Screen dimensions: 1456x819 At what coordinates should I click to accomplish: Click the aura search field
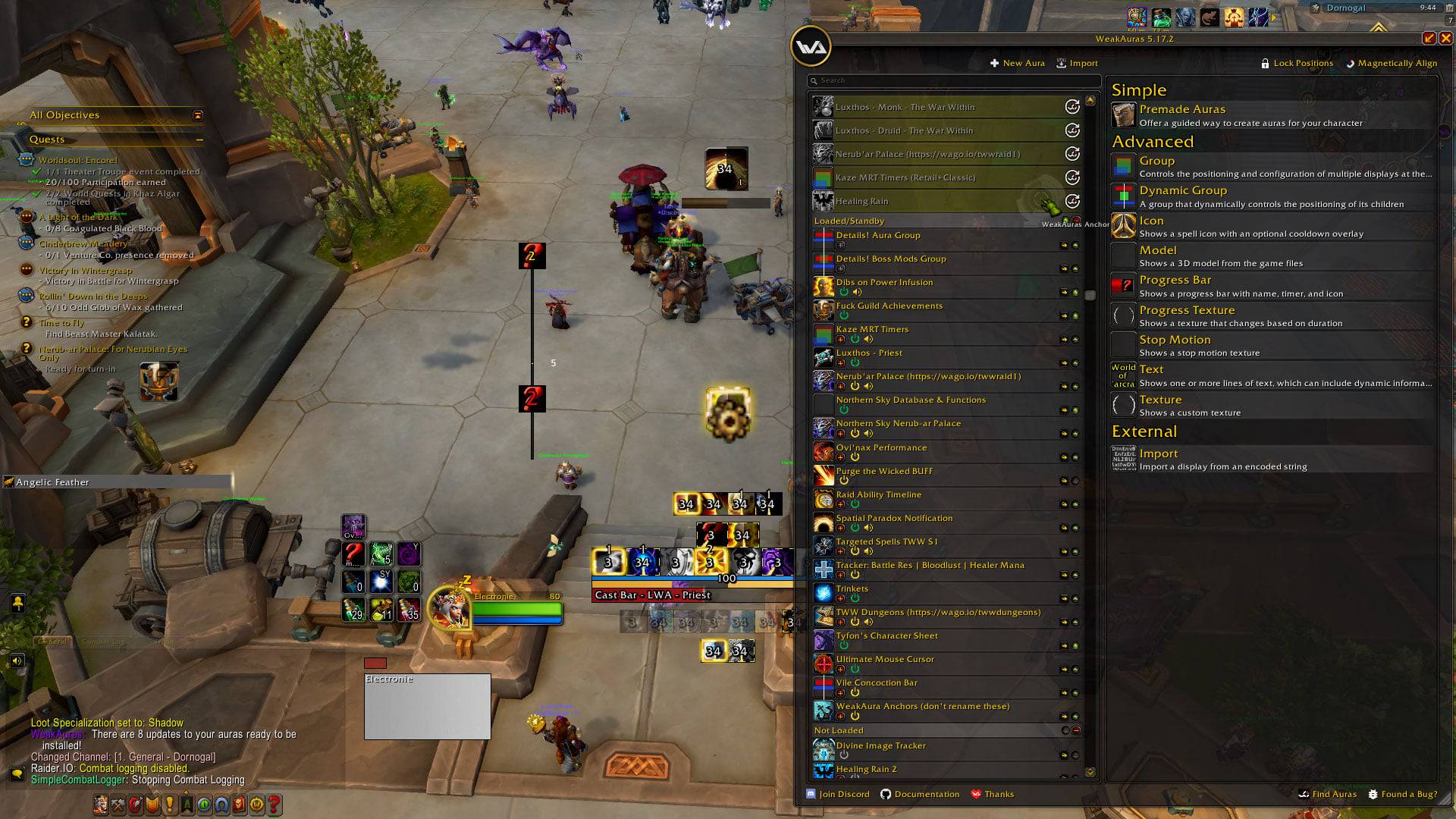coord(955,80)
